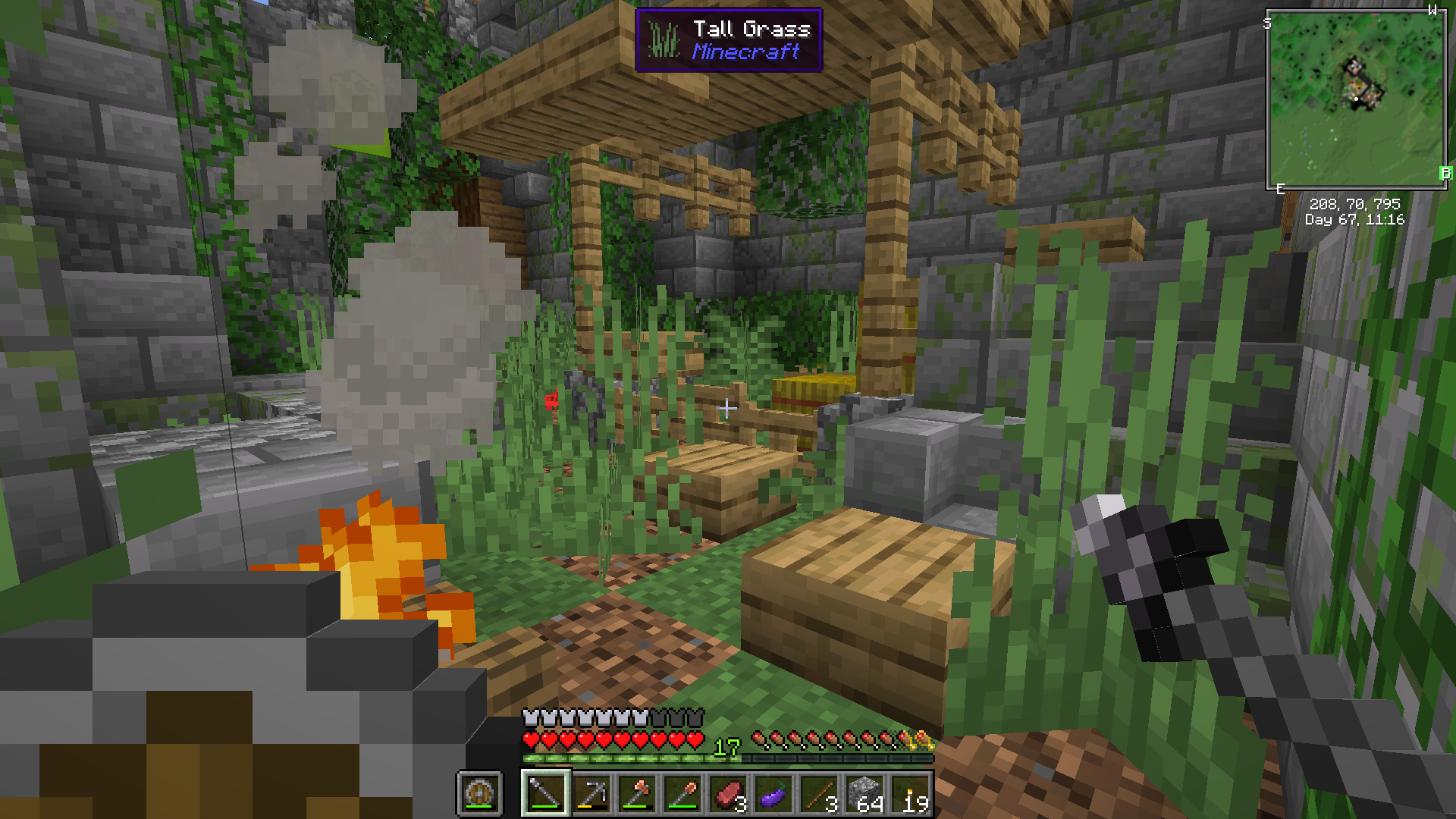
Task: Select the raw meat stack
Action: 728,794
